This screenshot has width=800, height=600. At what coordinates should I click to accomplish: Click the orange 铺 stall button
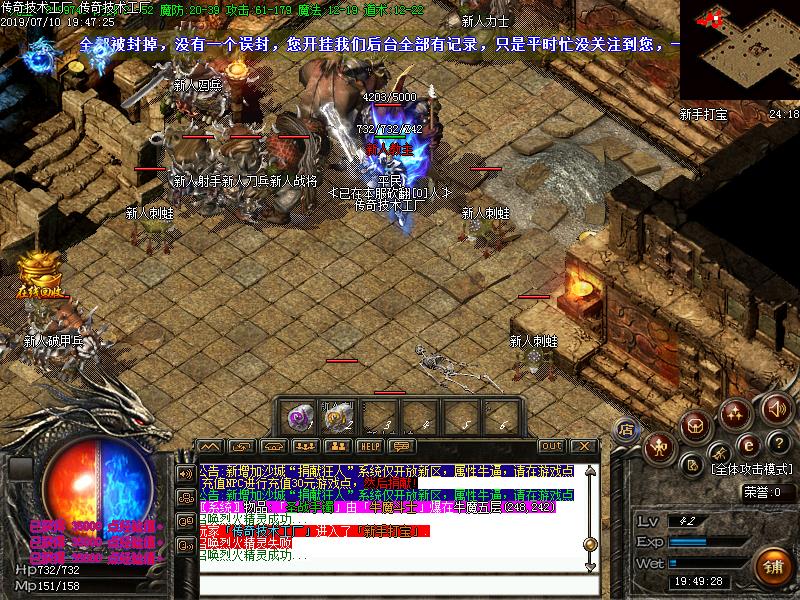pos(770,567)
